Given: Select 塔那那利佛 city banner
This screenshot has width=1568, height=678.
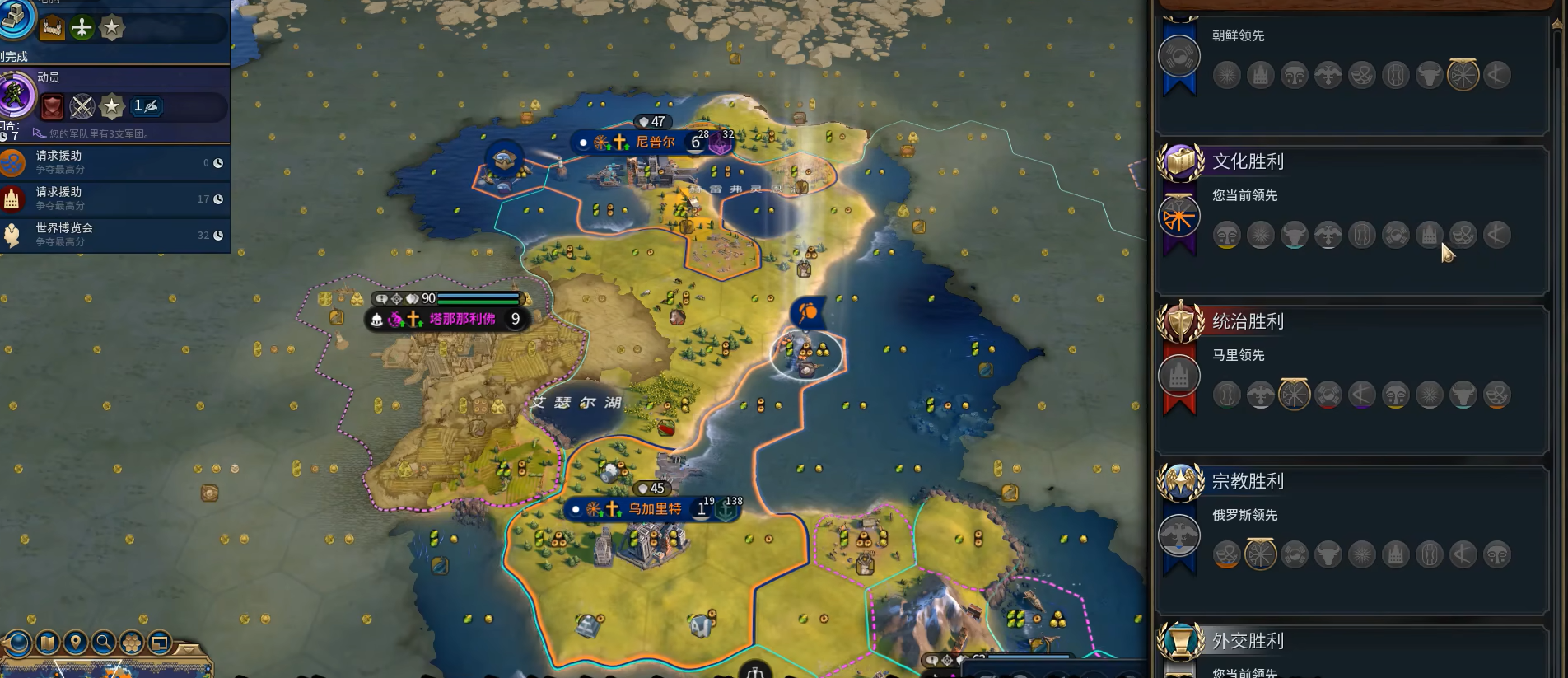Looking at the screenshot, I should (461, 319).
